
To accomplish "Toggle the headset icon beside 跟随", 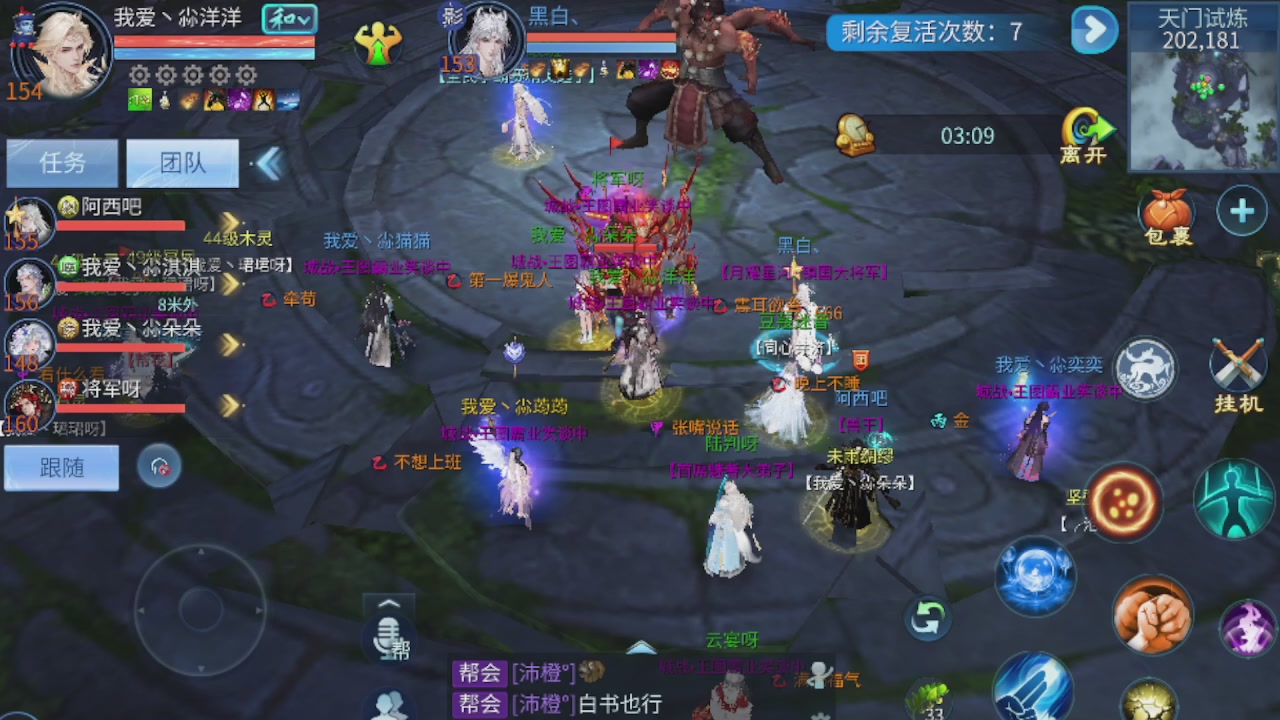I will (x=160, y=467).
